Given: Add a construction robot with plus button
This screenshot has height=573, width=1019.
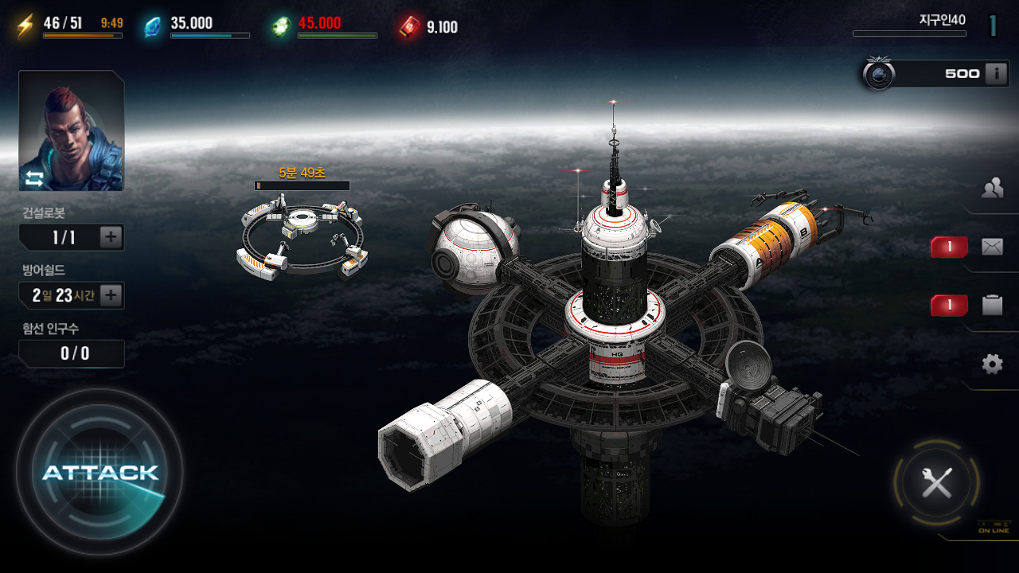Looking at the screenshot, I should [111, 237].
